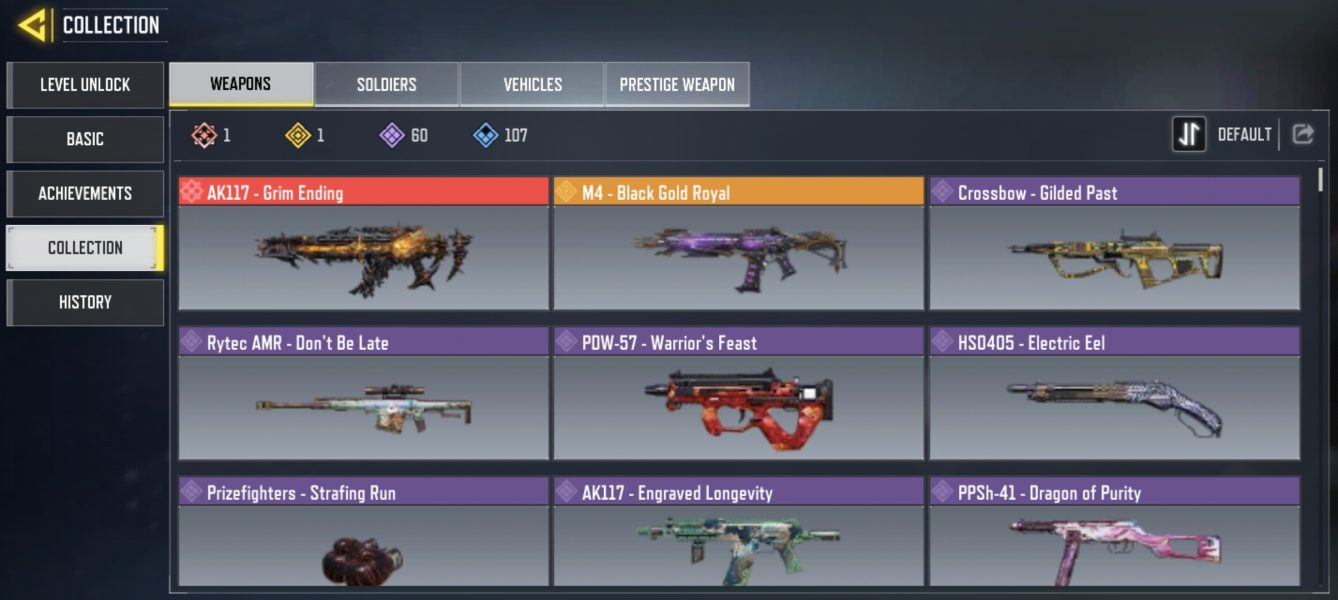Select the Collection menu entry

(x=85, y=248)
